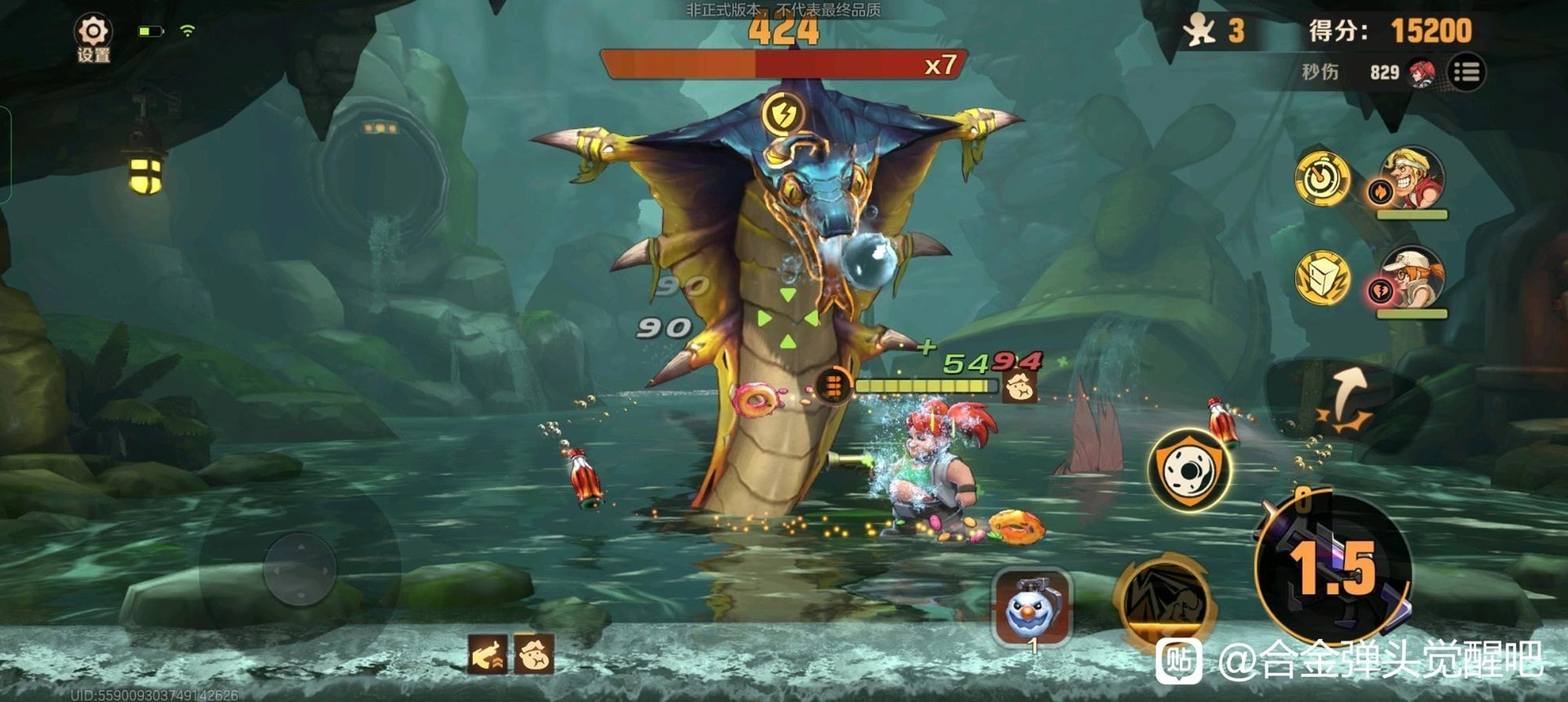Open the list menu beside the damage readout

(x=1467, y=73)
